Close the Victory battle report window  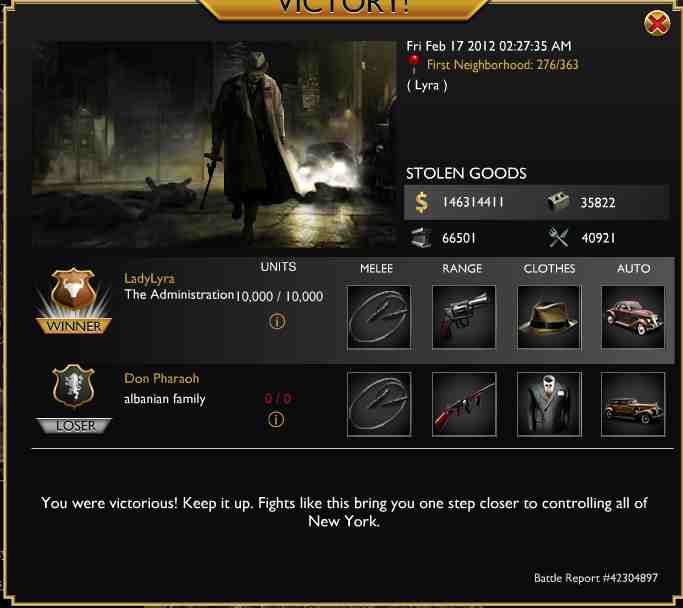[657, 24]
